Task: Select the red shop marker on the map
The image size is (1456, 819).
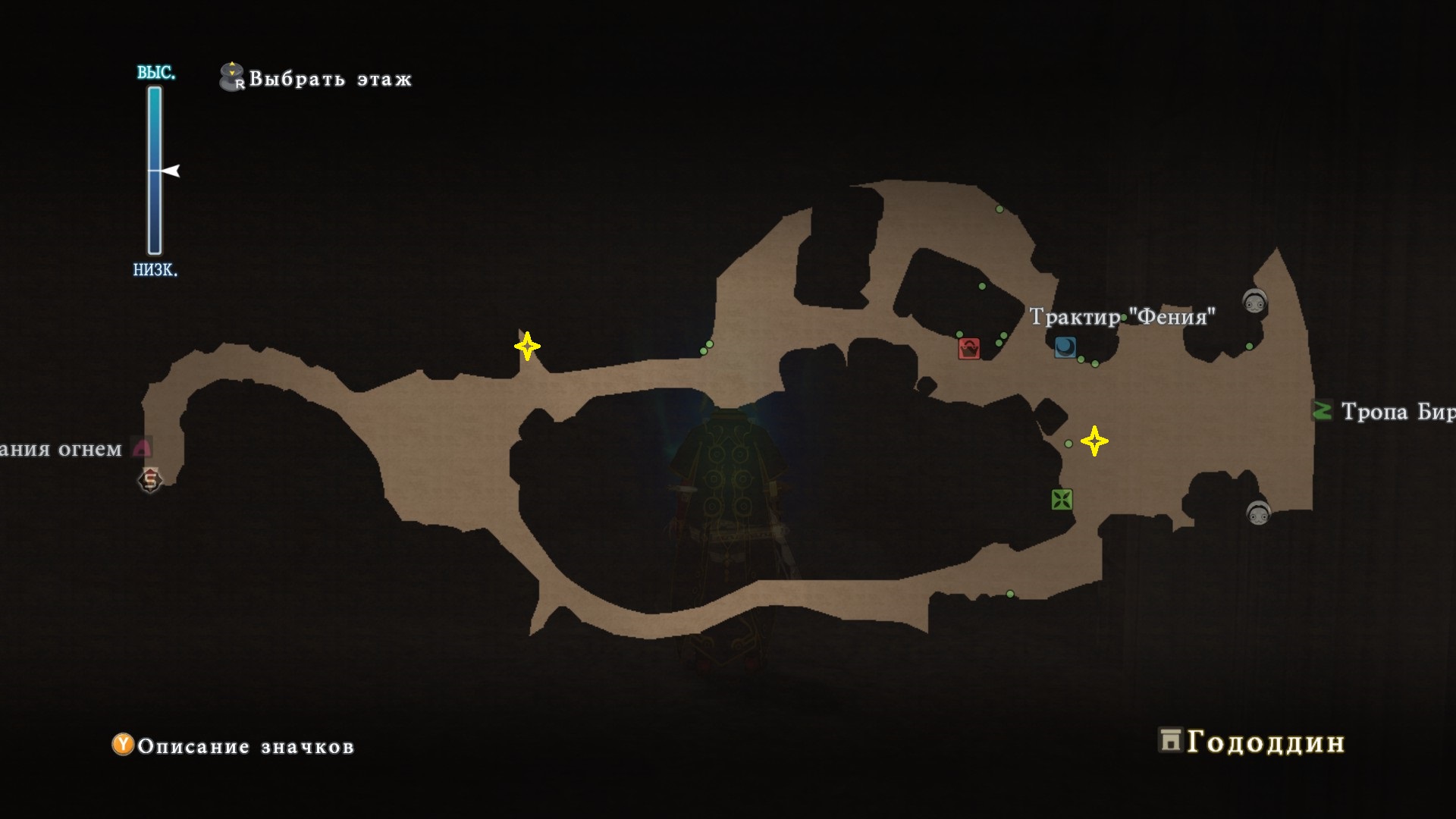Action: [x=968, y=348]
